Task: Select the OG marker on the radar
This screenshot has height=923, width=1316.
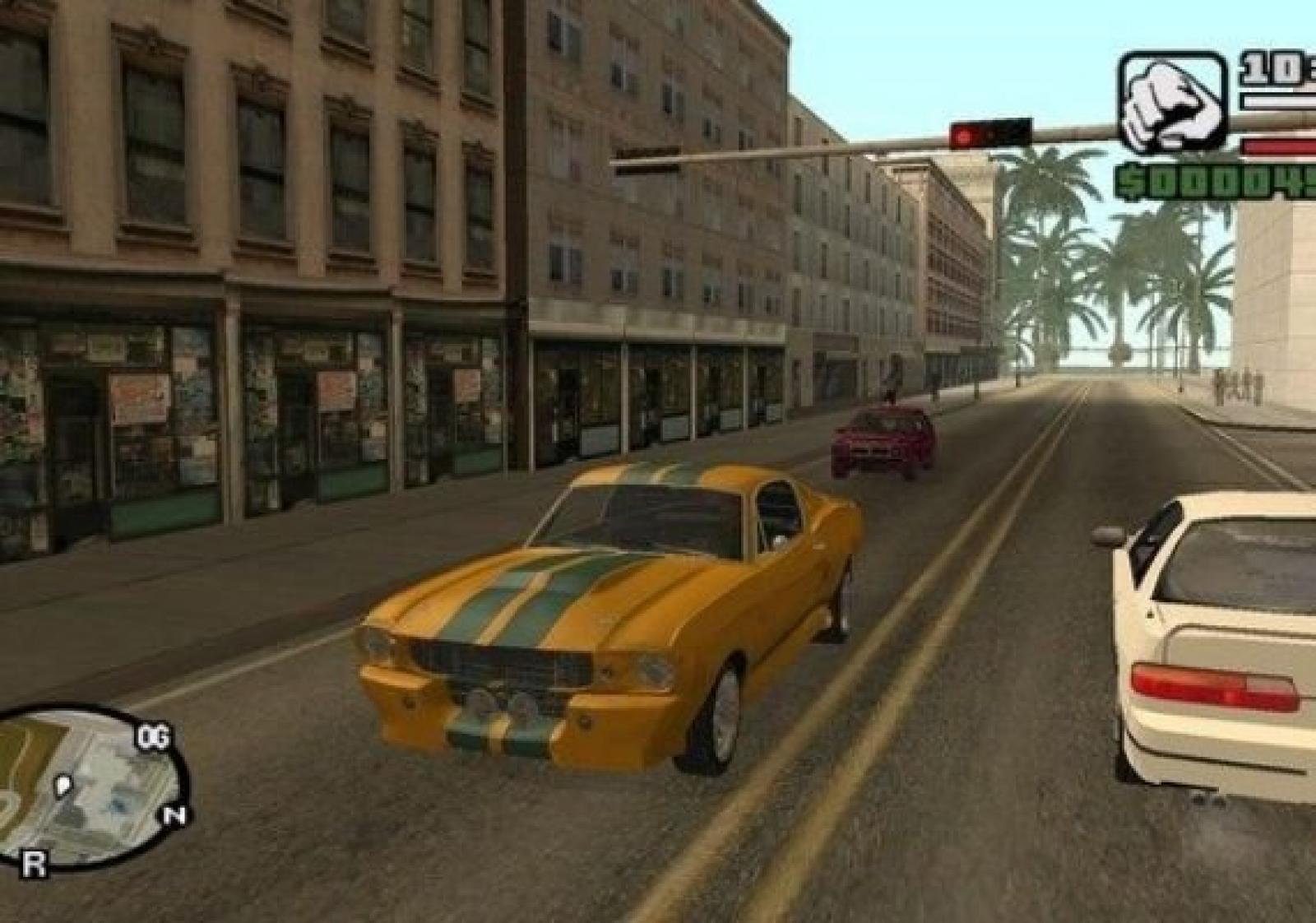Action: [153, 738]
